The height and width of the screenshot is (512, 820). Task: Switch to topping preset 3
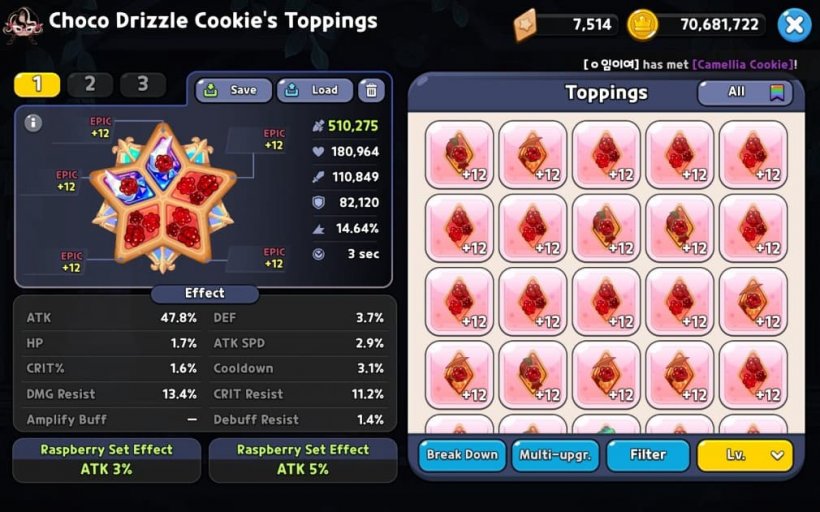point(143,85)
